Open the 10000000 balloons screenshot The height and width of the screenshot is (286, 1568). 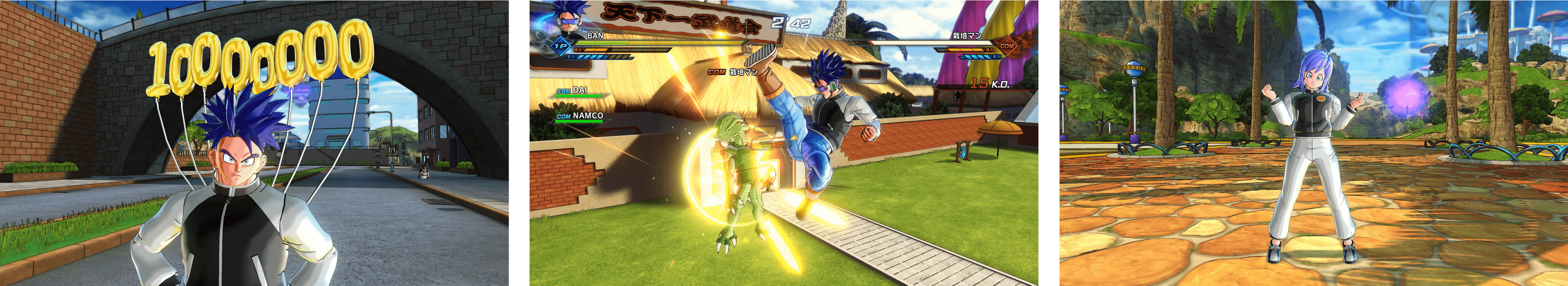pyautogui.click(x=254, y=143)
